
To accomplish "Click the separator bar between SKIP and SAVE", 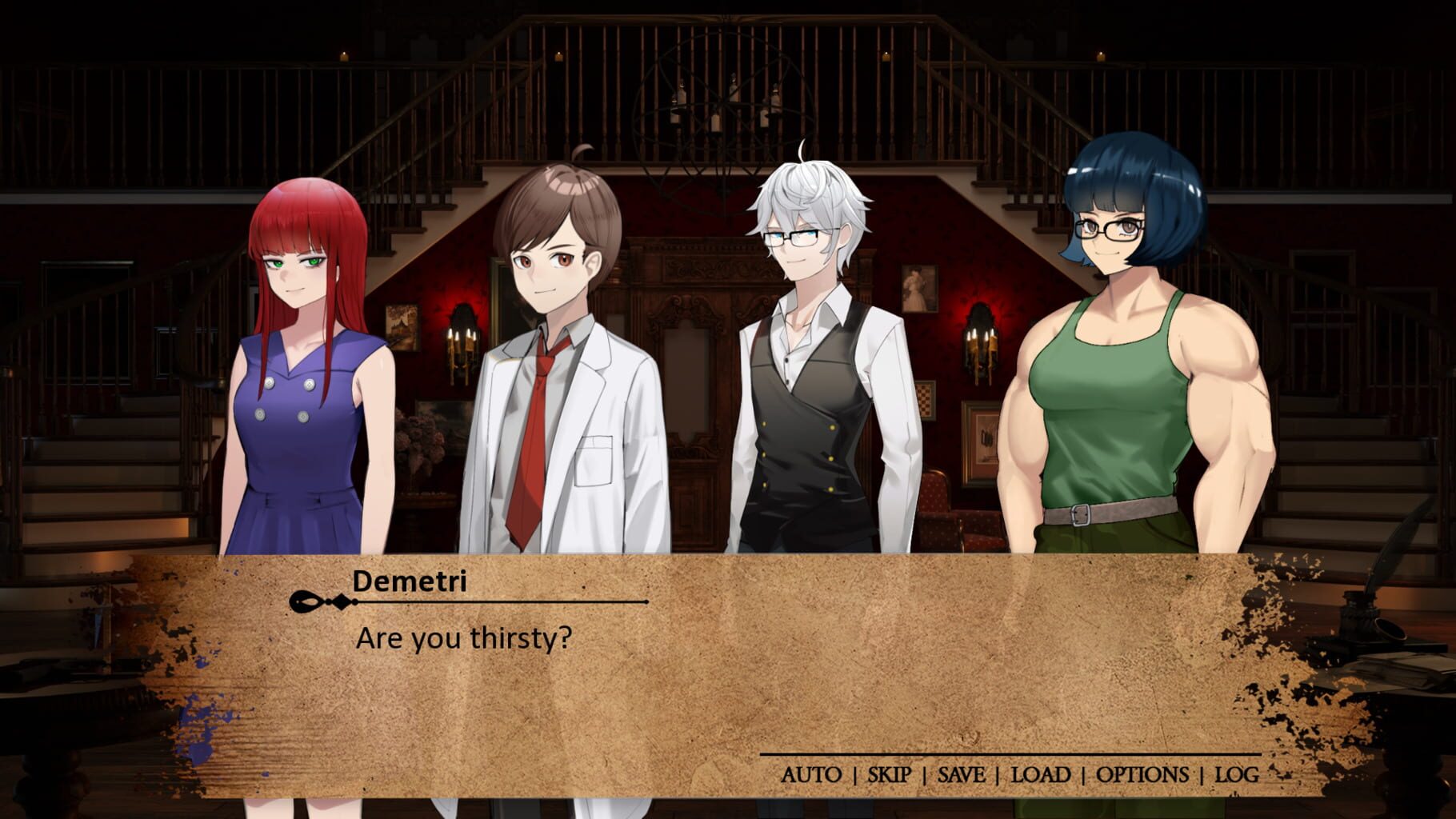I will (924, 774).
